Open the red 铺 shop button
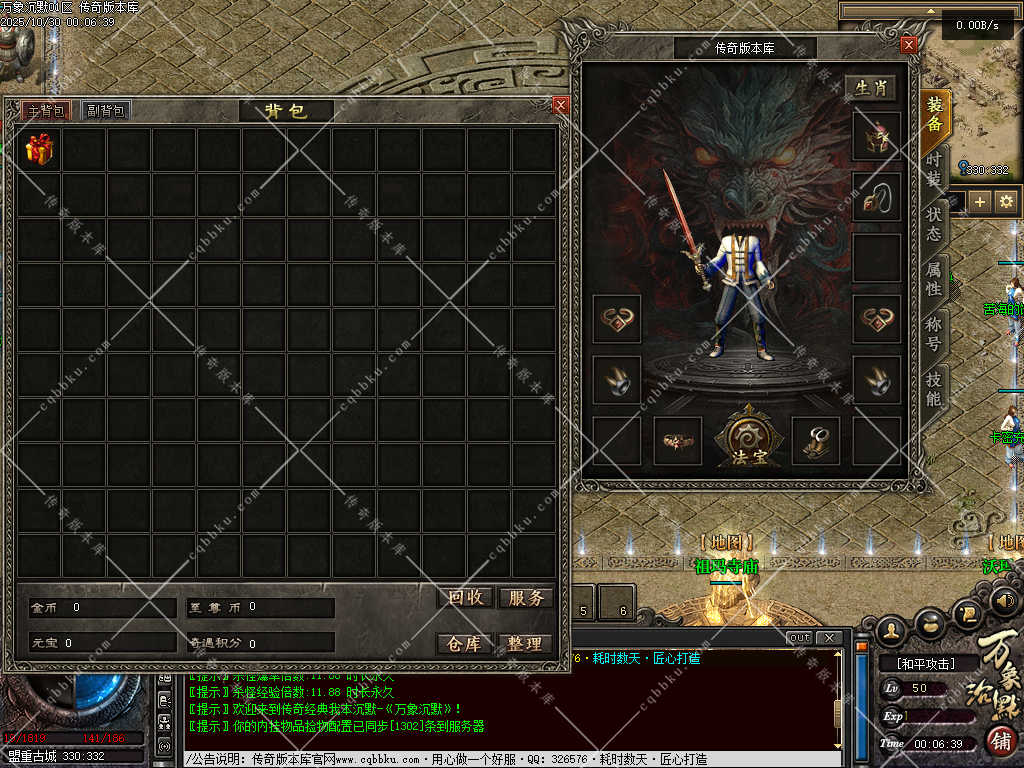This screenshot has height=768, width=1024. [x=1001, y=742]
